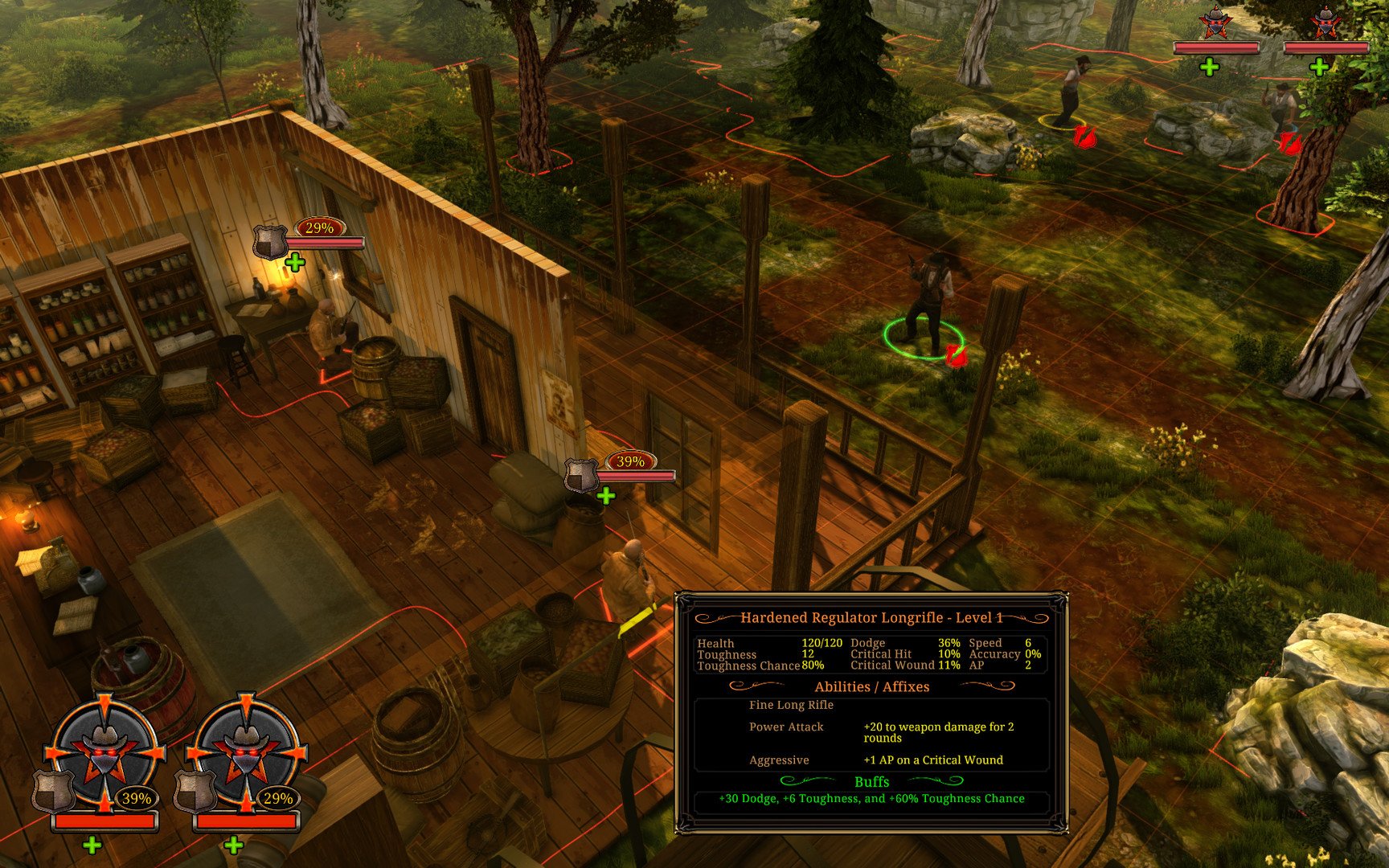Click the wanted poster on the store wall
The width and height of the screenshot is (1389, 868).
(x=559, y=402)
